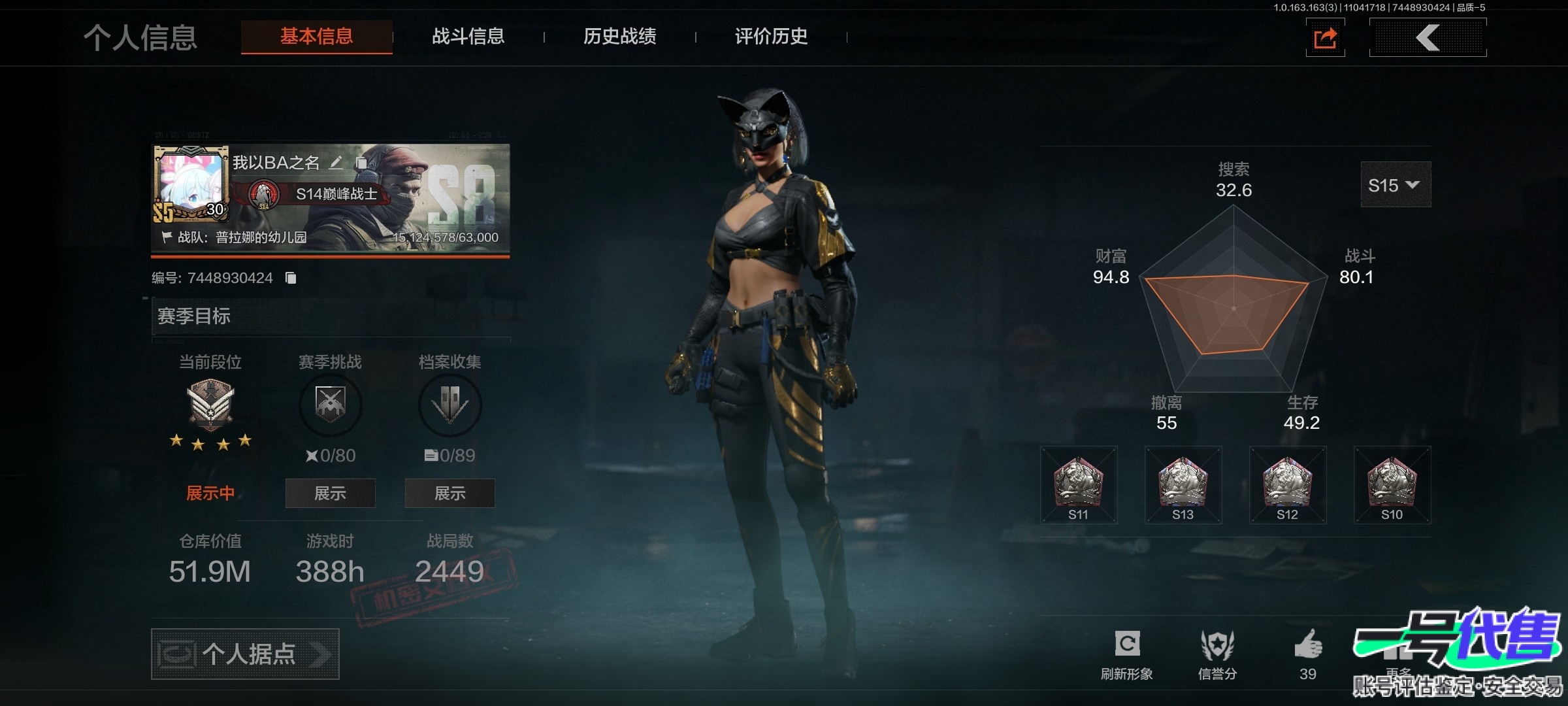The image size is (1568, 706).
Task: Copy the player ID number 7448930424
Action: pyautogui.click(x=291, y=278)
